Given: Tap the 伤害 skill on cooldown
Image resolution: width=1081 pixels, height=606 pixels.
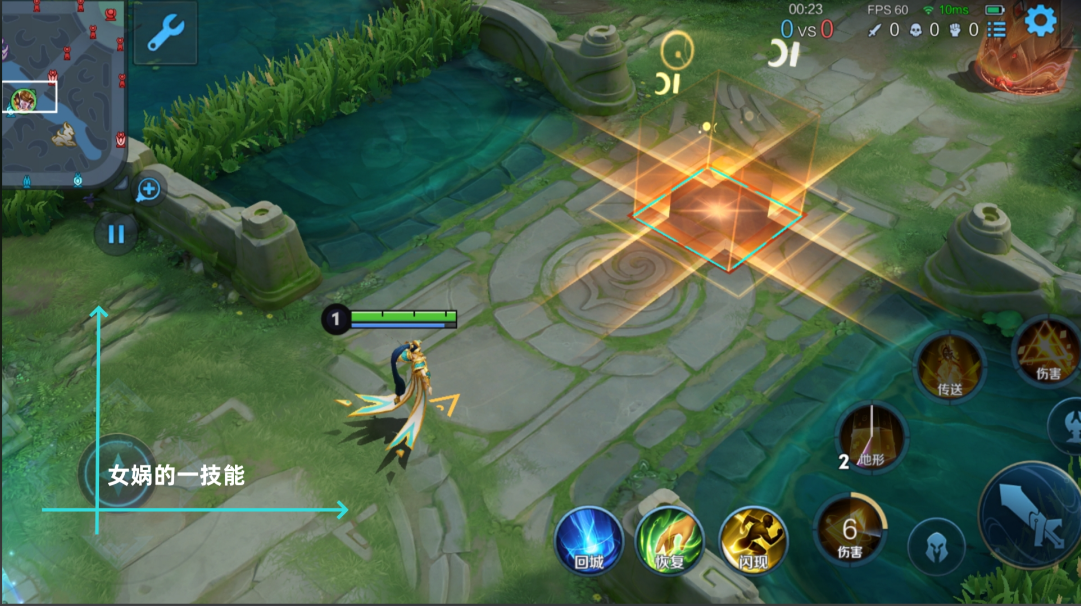Looking at the screenshot, I should [x=850, y=530].
